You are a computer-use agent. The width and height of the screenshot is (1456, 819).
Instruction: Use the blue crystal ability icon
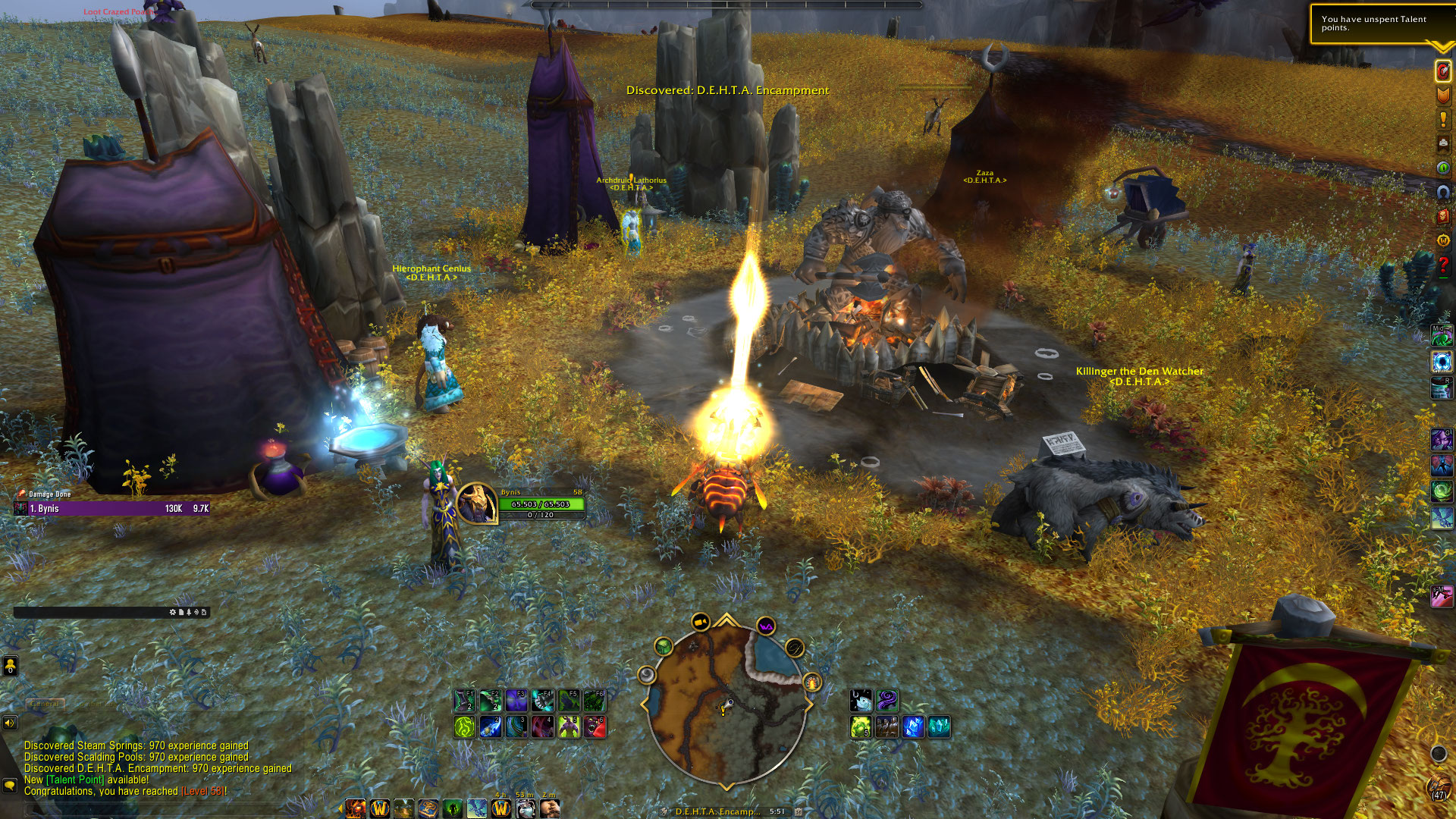(913, 727)
